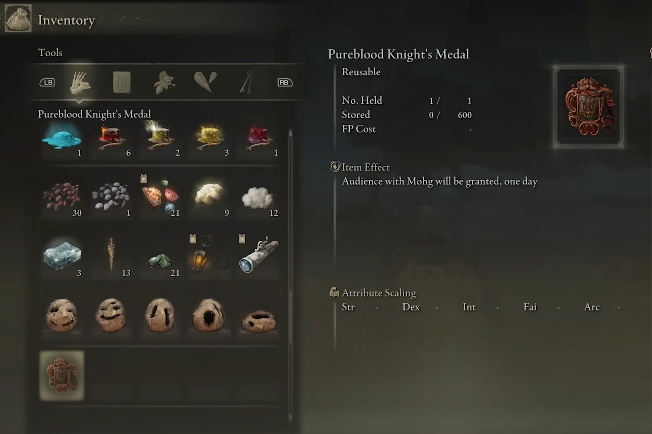Open the rectangular tablet category tab
The image size is (652, 434).
pyautogui.click(x=122, y=82)
